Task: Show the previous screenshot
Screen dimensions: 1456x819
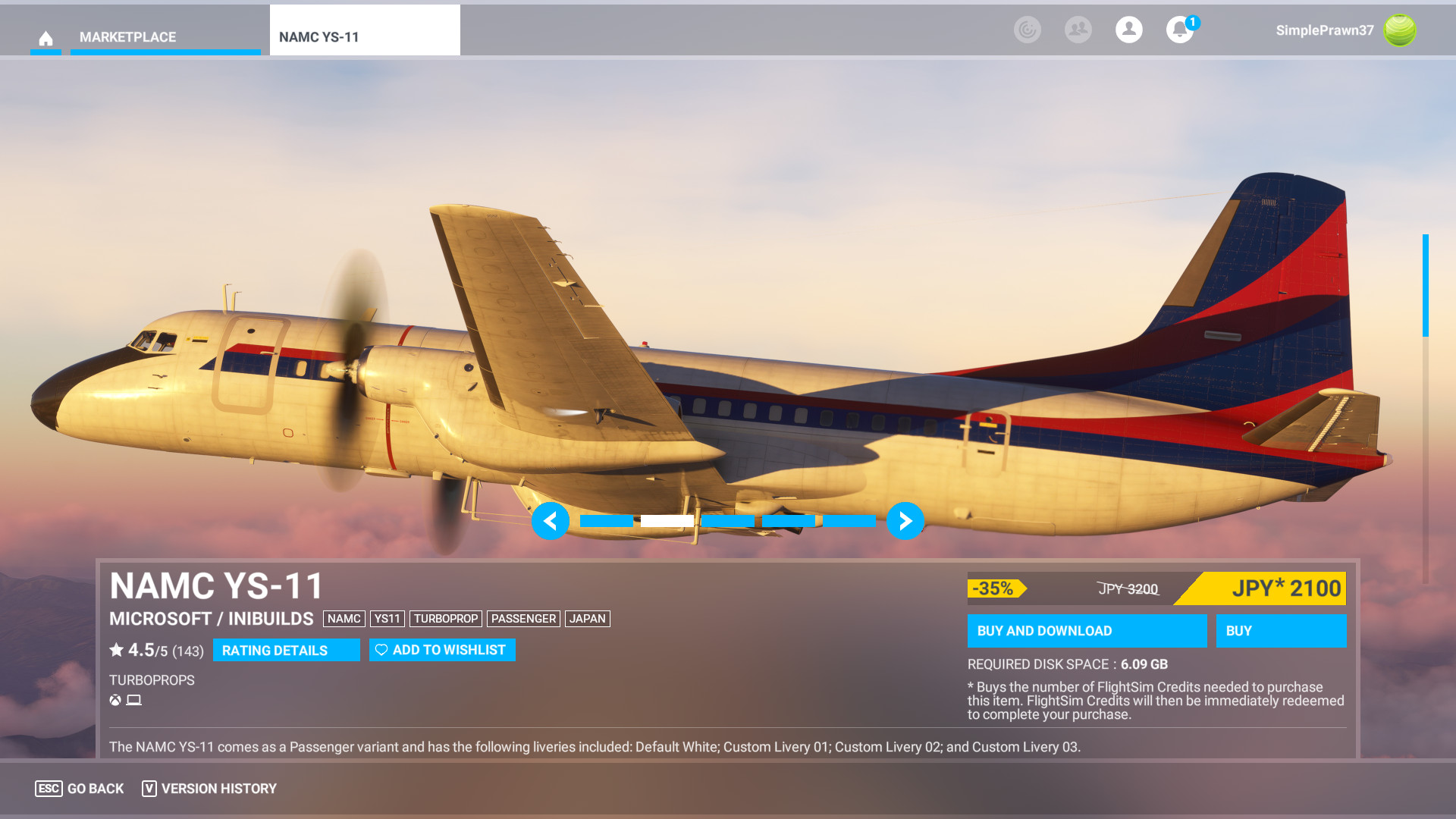Action: pyautogui.click(x=551, y=521)
